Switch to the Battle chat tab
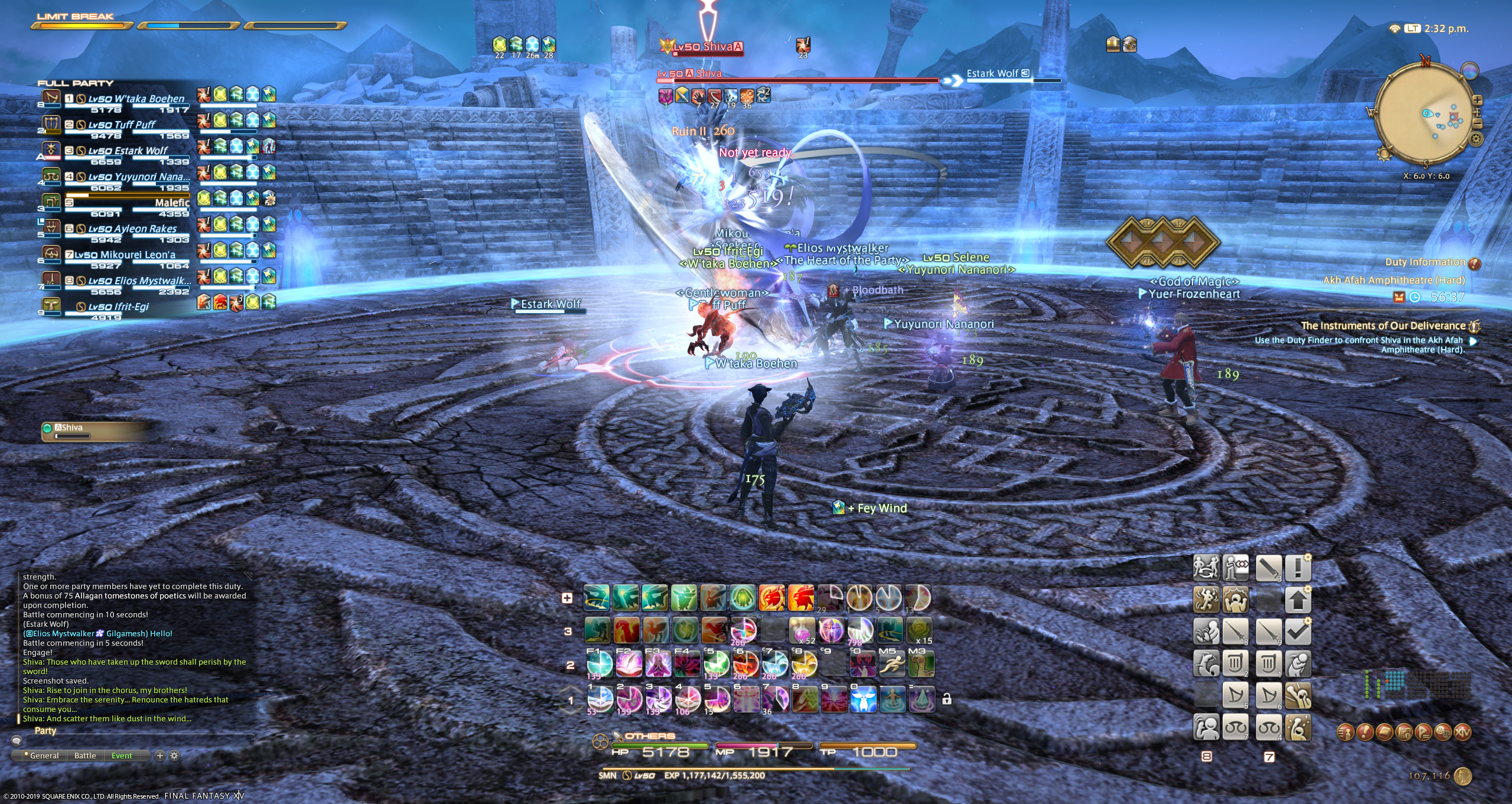 (85, 756)
